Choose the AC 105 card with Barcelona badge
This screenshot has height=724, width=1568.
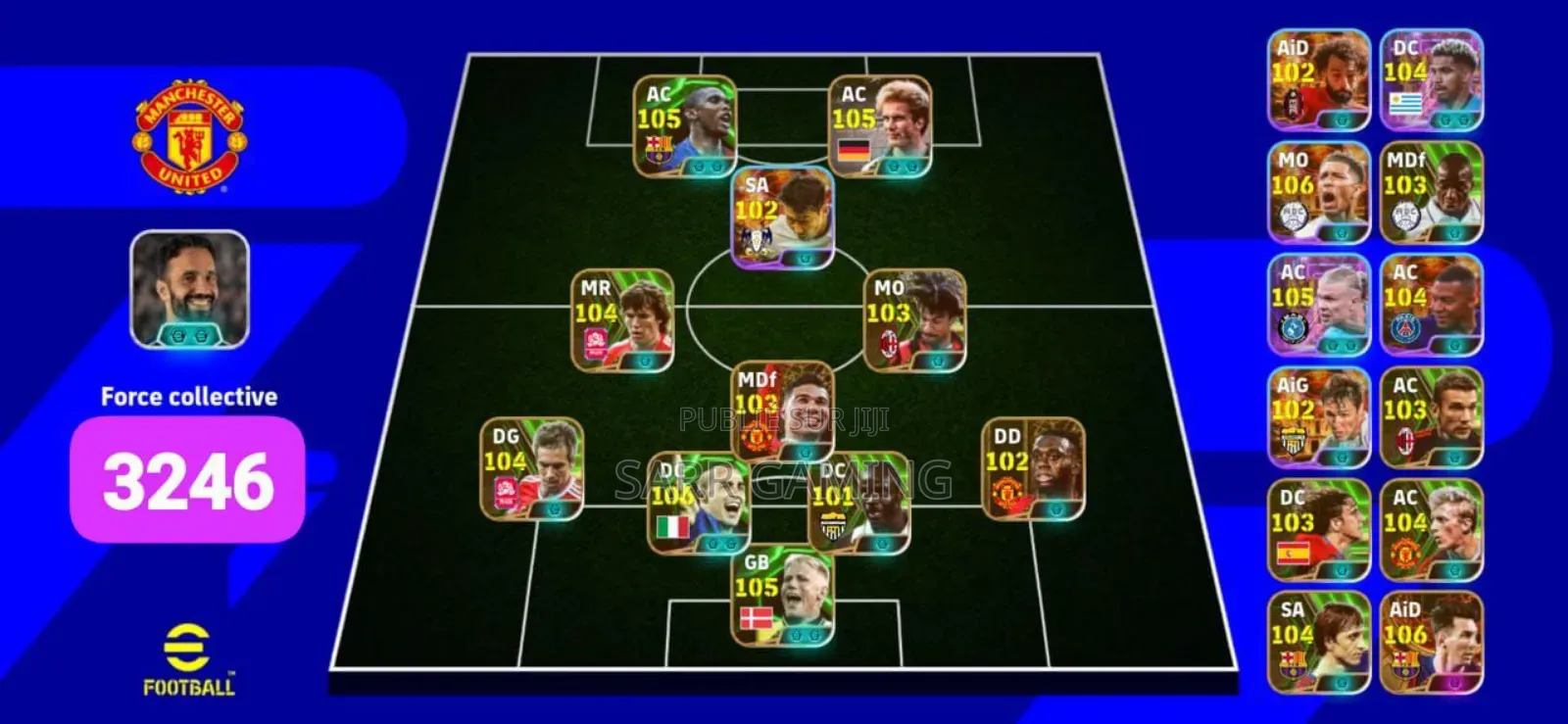coord(684,126)
